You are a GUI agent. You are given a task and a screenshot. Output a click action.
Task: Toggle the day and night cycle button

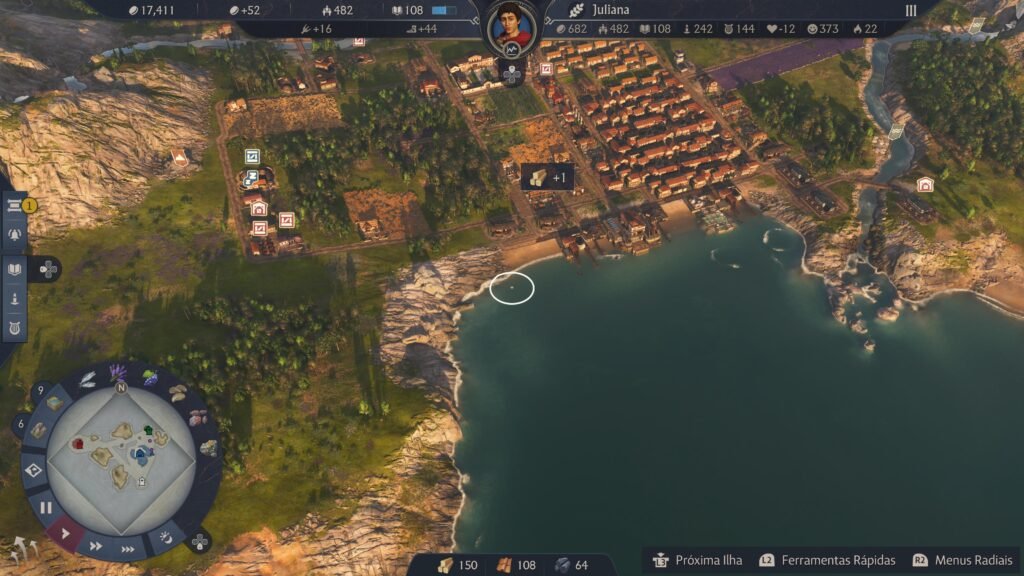click(x=166, y=539)
